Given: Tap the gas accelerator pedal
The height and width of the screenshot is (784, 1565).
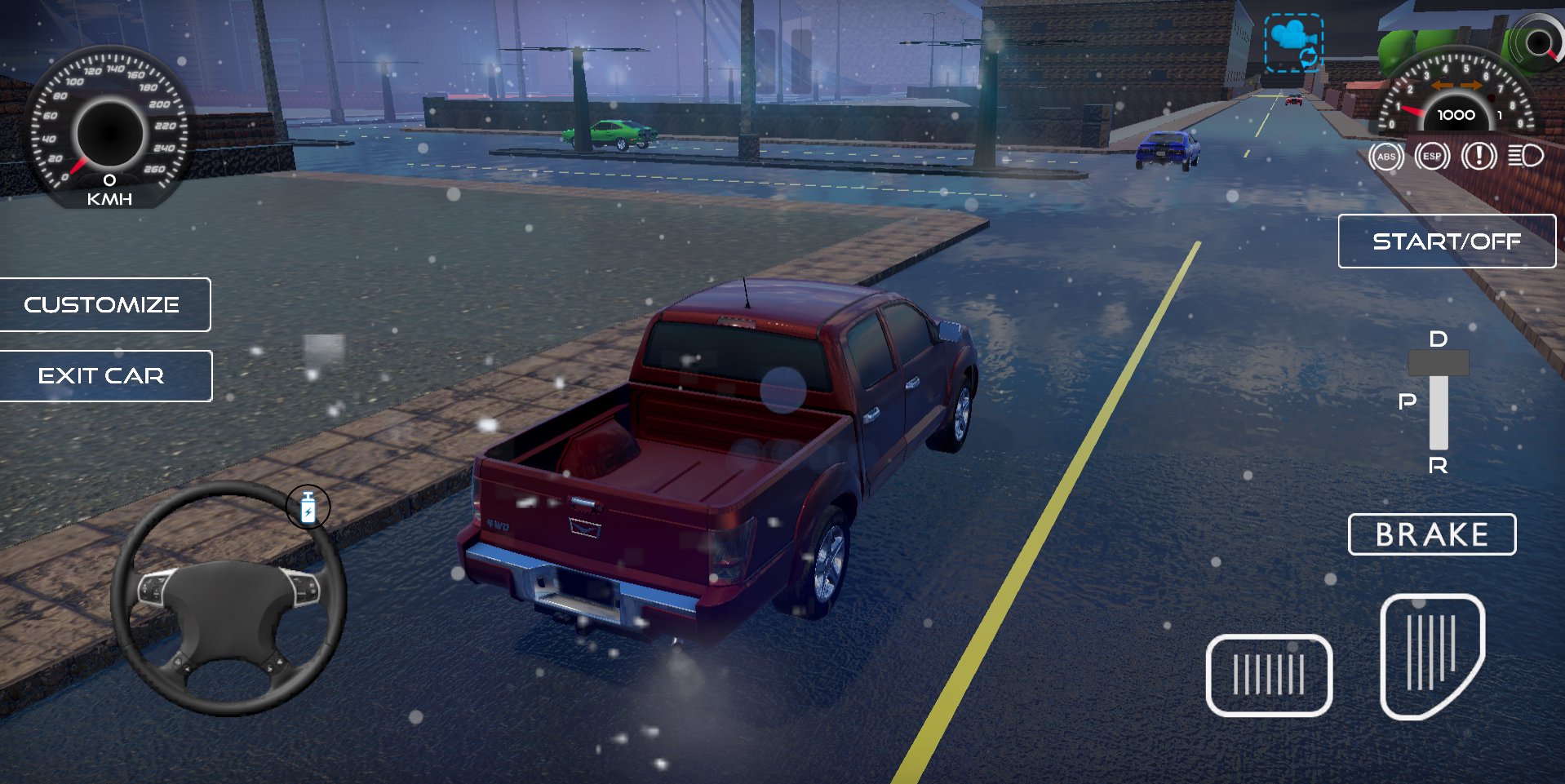Looking at the screenshot, I should [x=1431, y=655].
